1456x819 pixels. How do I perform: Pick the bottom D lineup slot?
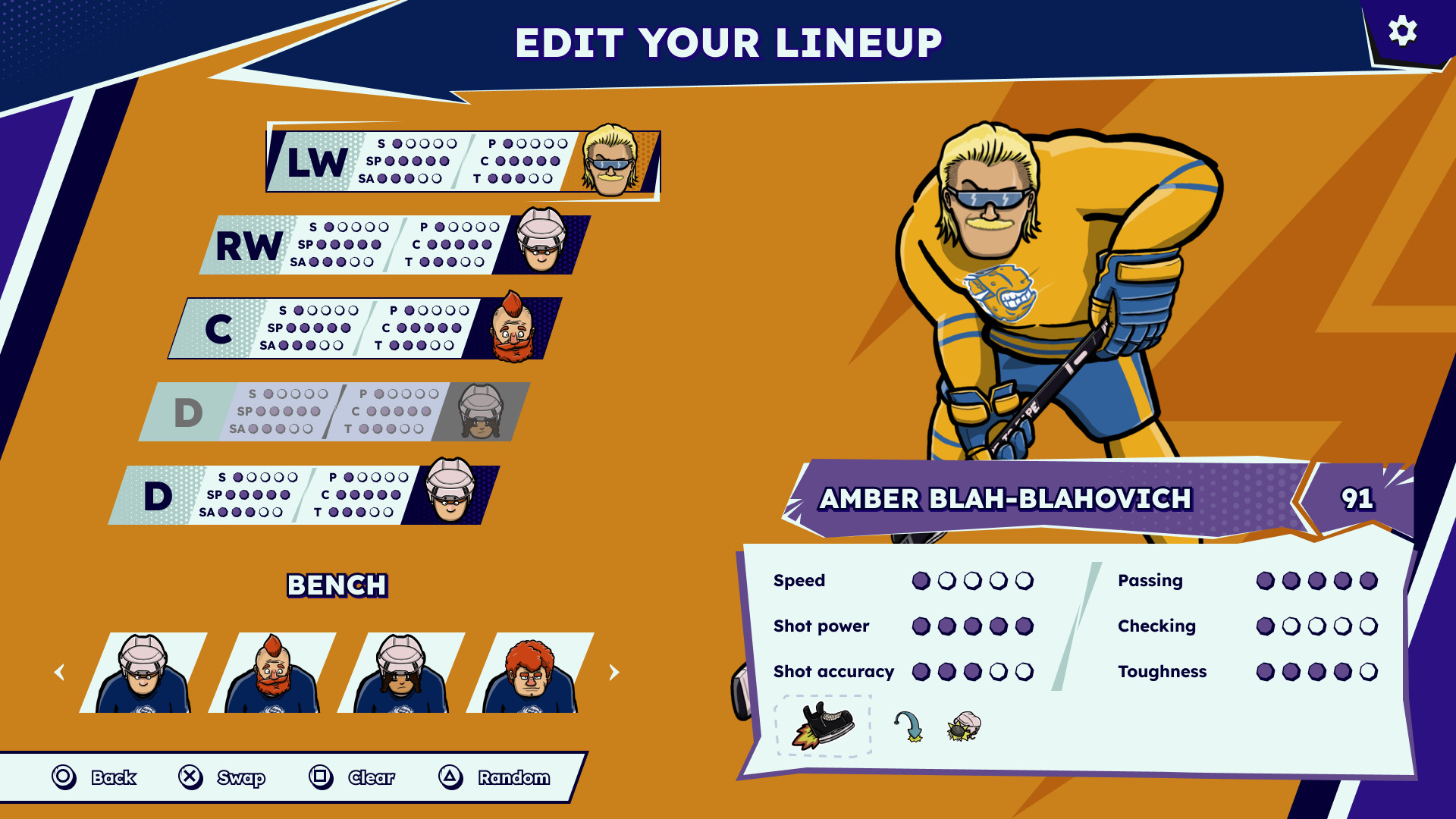(x=303, y=495)
